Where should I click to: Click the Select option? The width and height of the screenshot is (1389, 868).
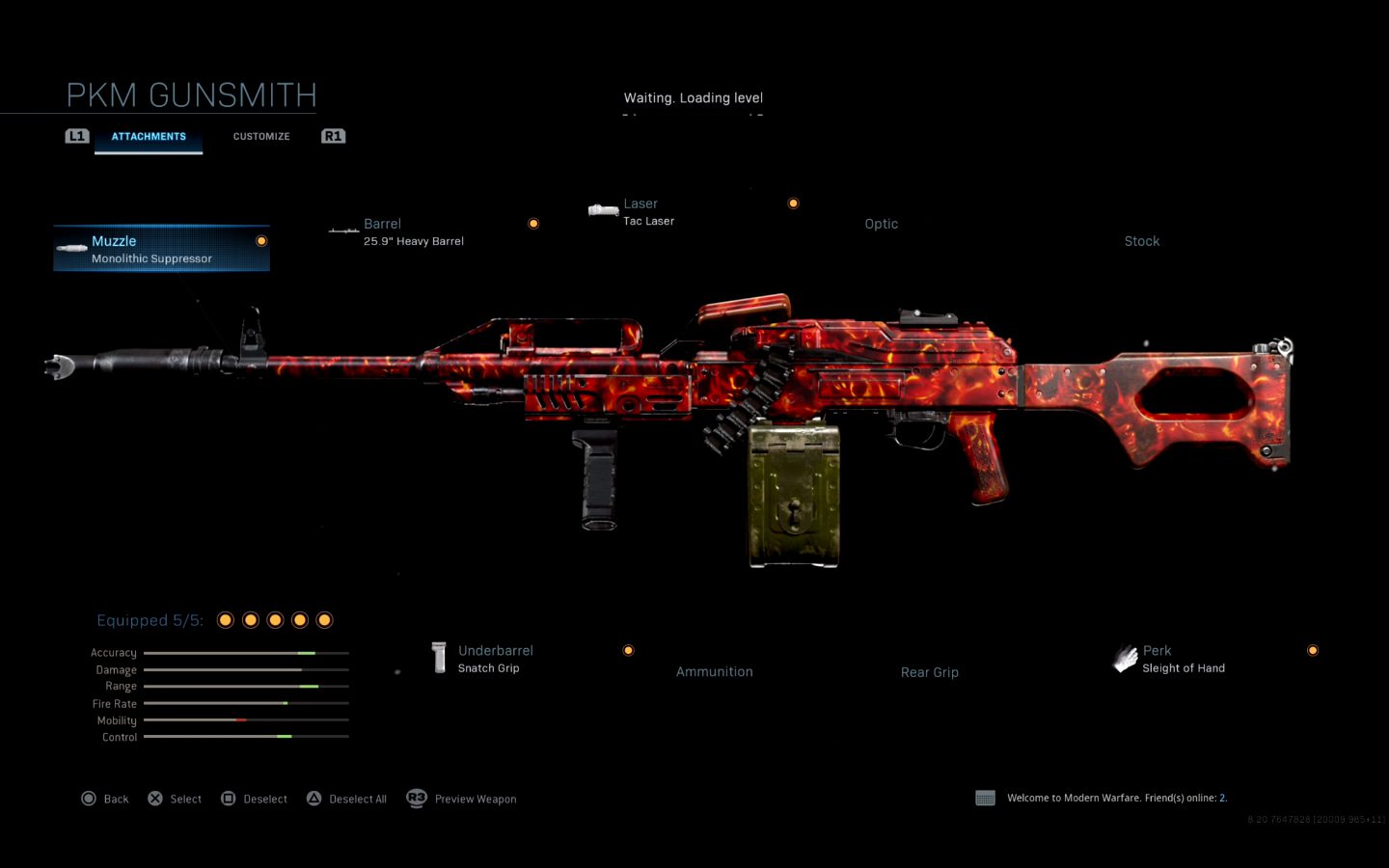tap(175, 799)
